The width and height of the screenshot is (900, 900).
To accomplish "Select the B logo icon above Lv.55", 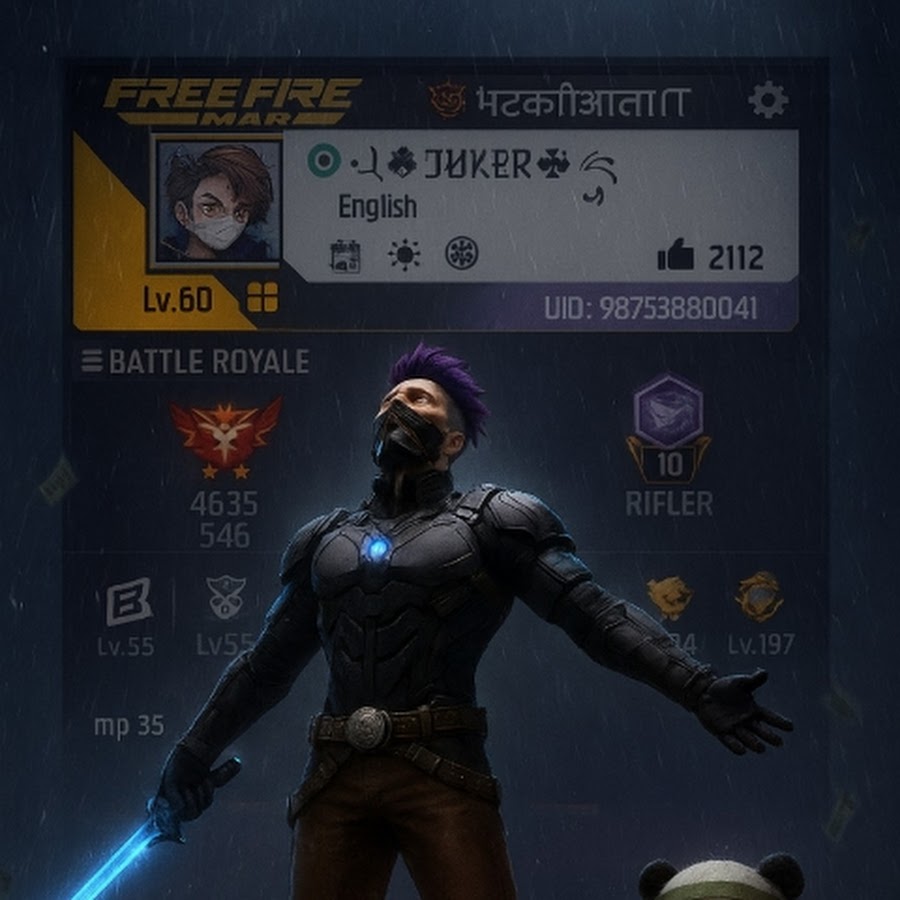I will pos(129,601).
